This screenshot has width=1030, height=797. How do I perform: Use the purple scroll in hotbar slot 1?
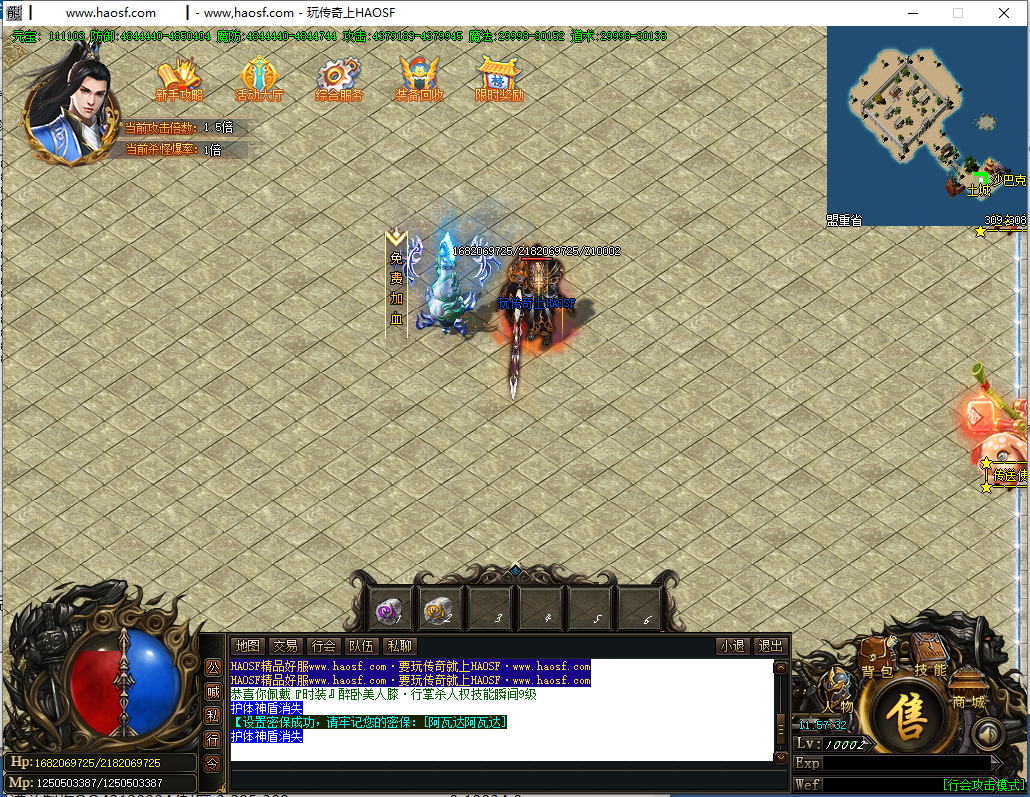point(388,610)
